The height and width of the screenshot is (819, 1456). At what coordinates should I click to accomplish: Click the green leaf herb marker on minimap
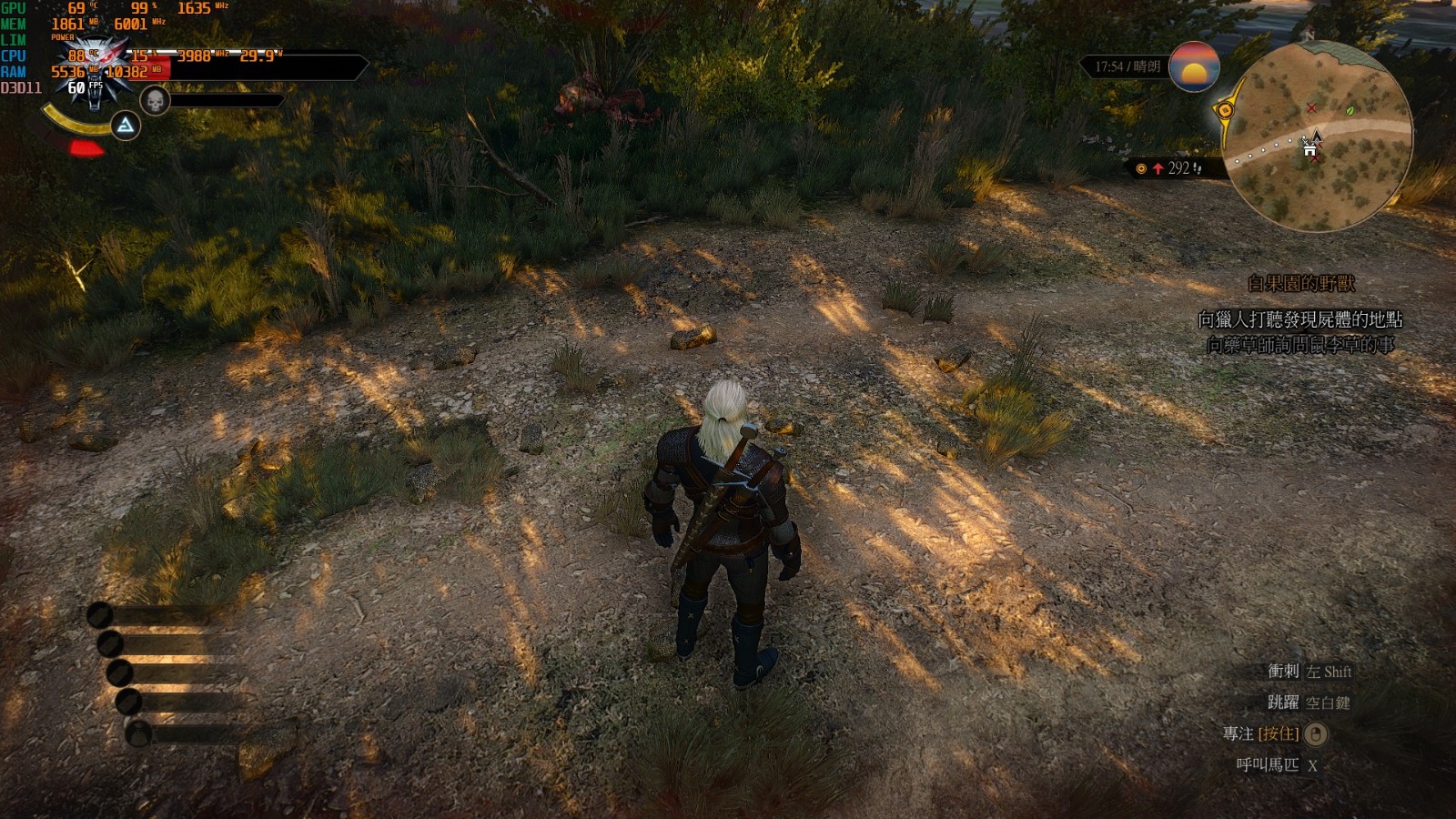pyautogui.click(x=1350, y=109)
